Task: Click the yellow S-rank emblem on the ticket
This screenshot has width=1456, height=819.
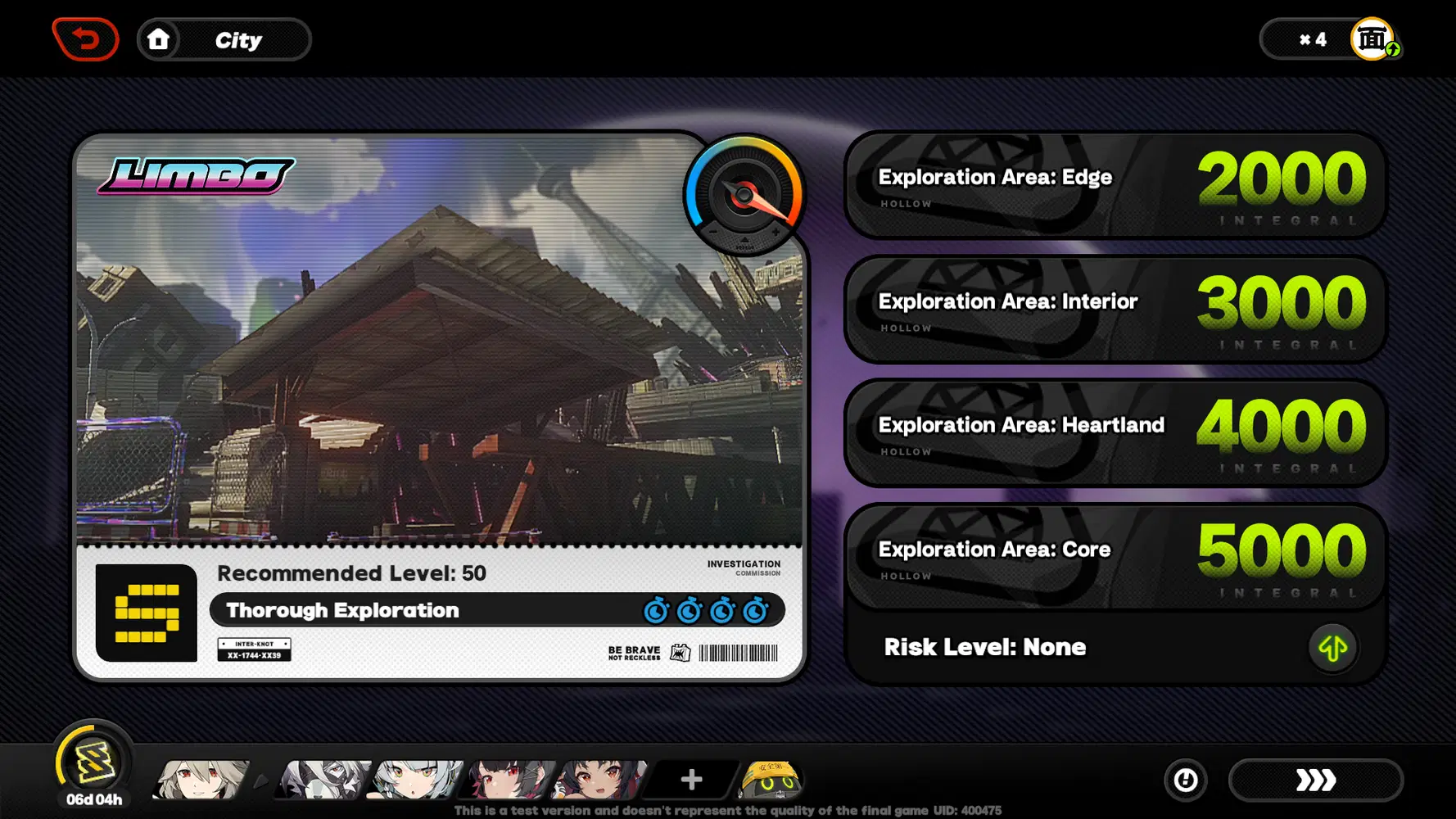Action: [x=146, y=614]
